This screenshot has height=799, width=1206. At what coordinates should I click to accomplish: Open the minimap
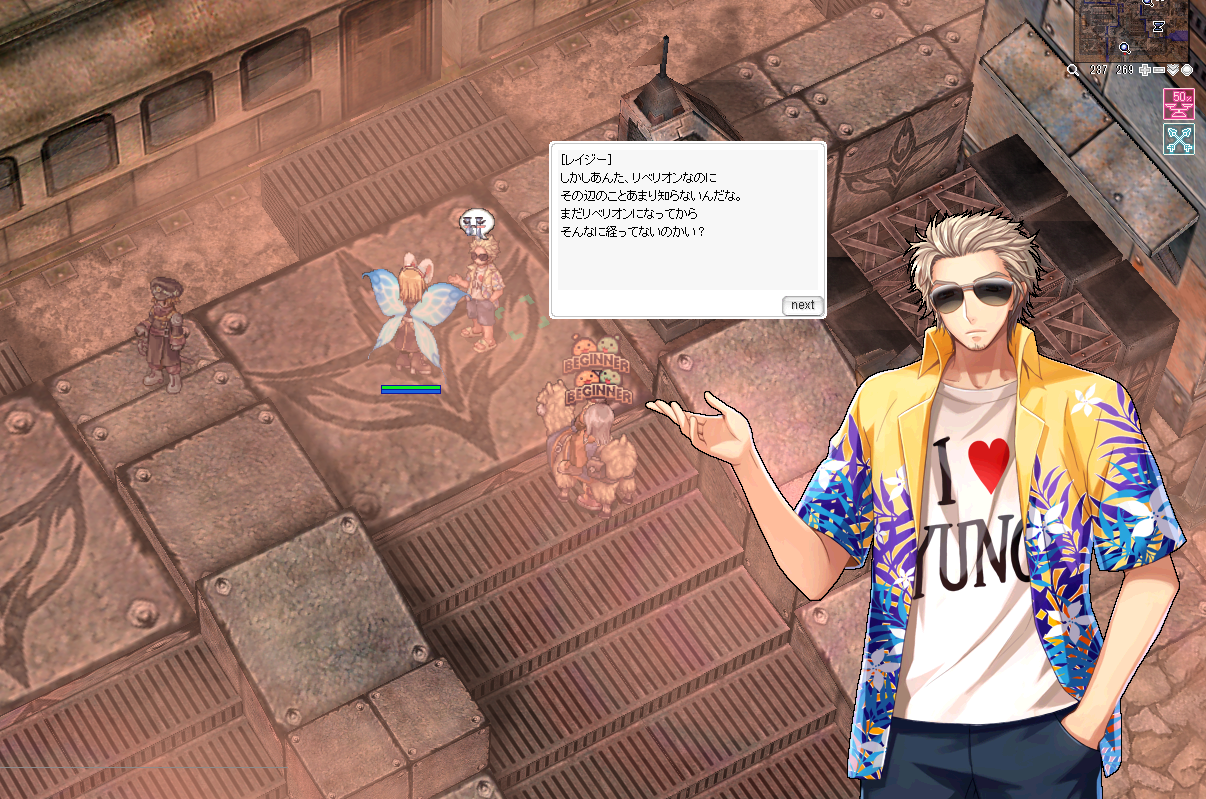(1131, 30)
